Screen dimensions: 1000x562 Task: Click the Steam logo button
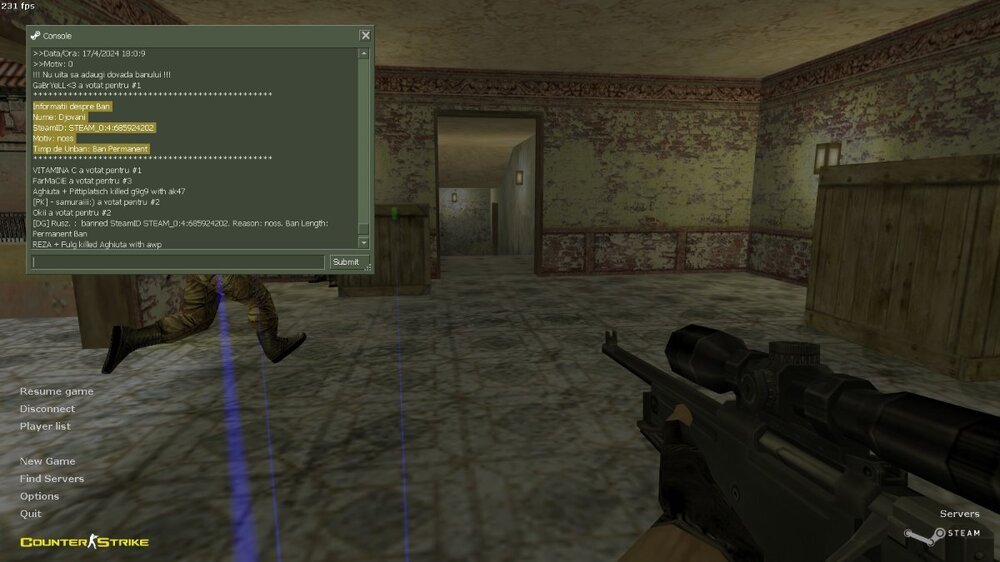(942, 534)
